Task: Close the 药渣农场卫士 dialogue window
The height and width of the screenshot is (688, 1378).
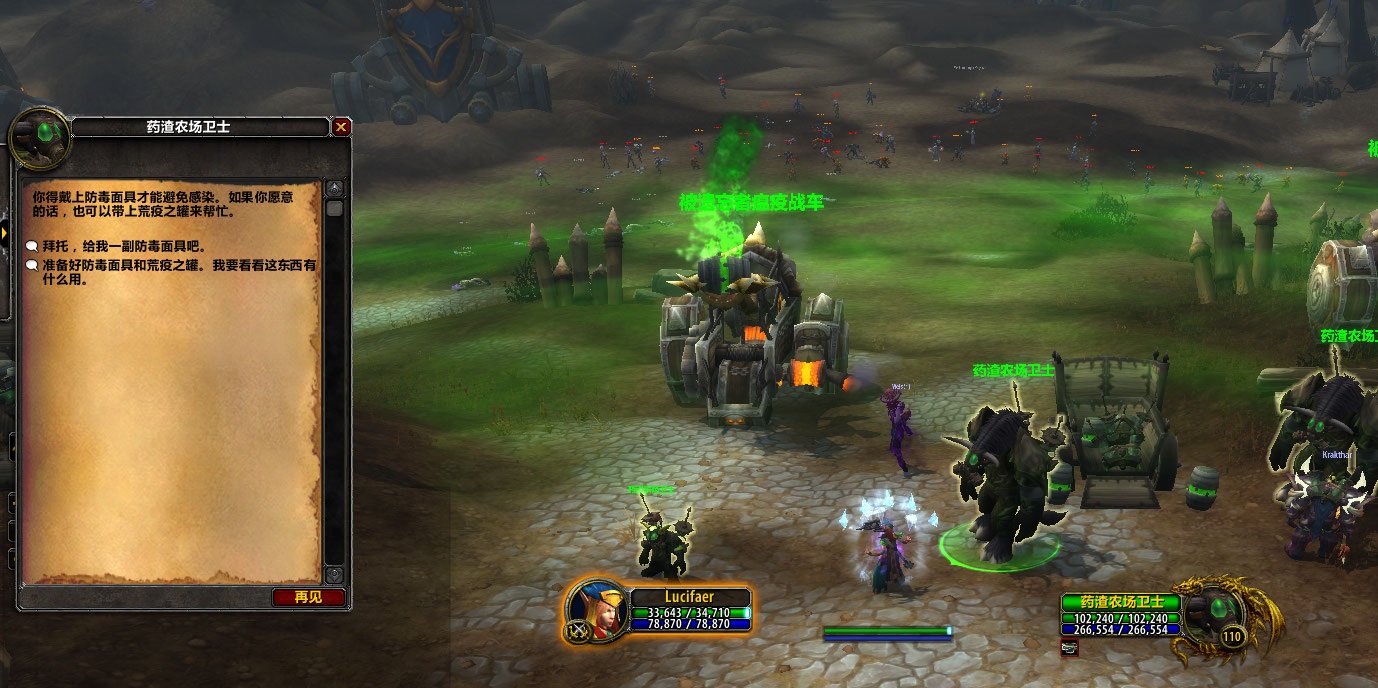Action: 341,127
